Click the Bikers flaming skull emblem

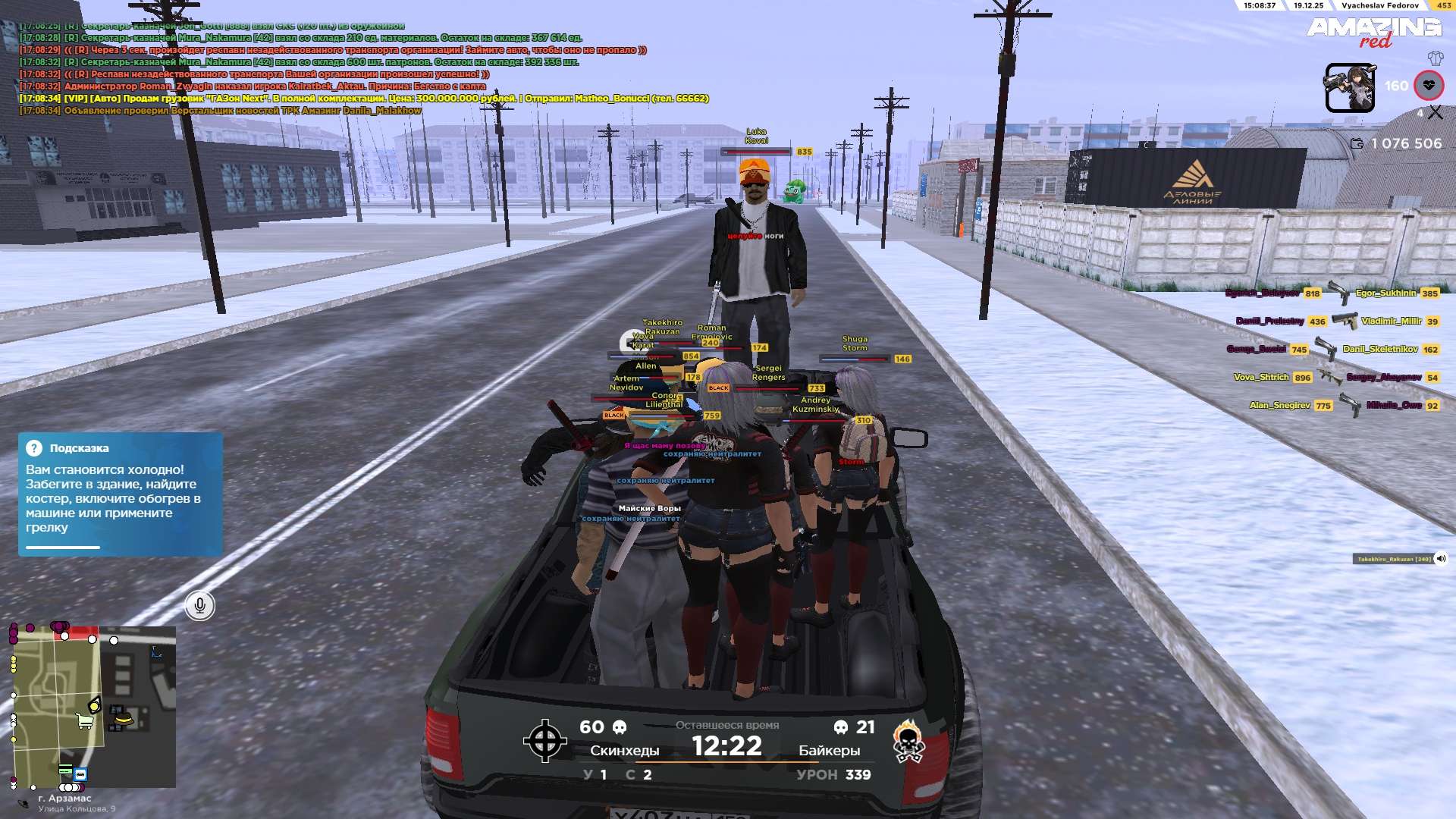pyautogui.click(x=908, y=741)
